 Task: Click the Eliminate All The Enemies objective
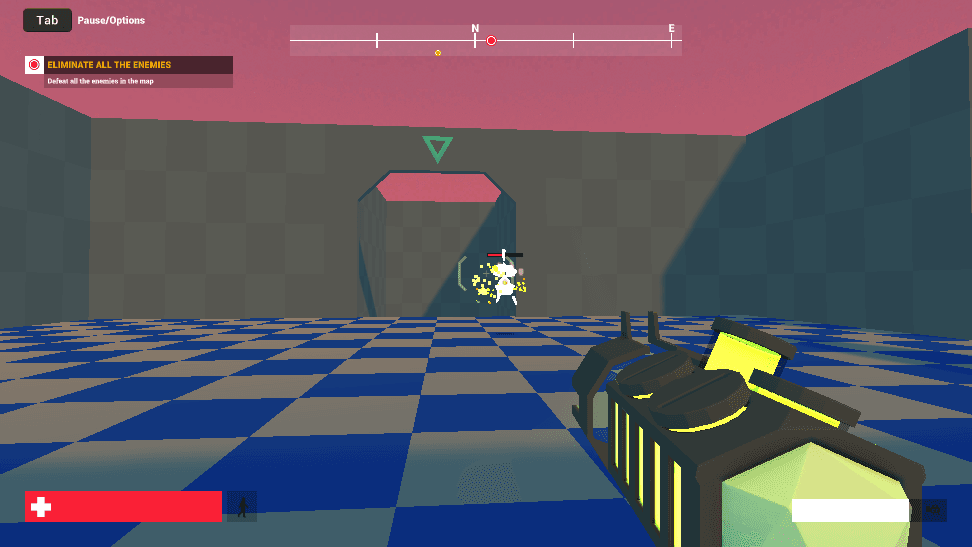108,65
